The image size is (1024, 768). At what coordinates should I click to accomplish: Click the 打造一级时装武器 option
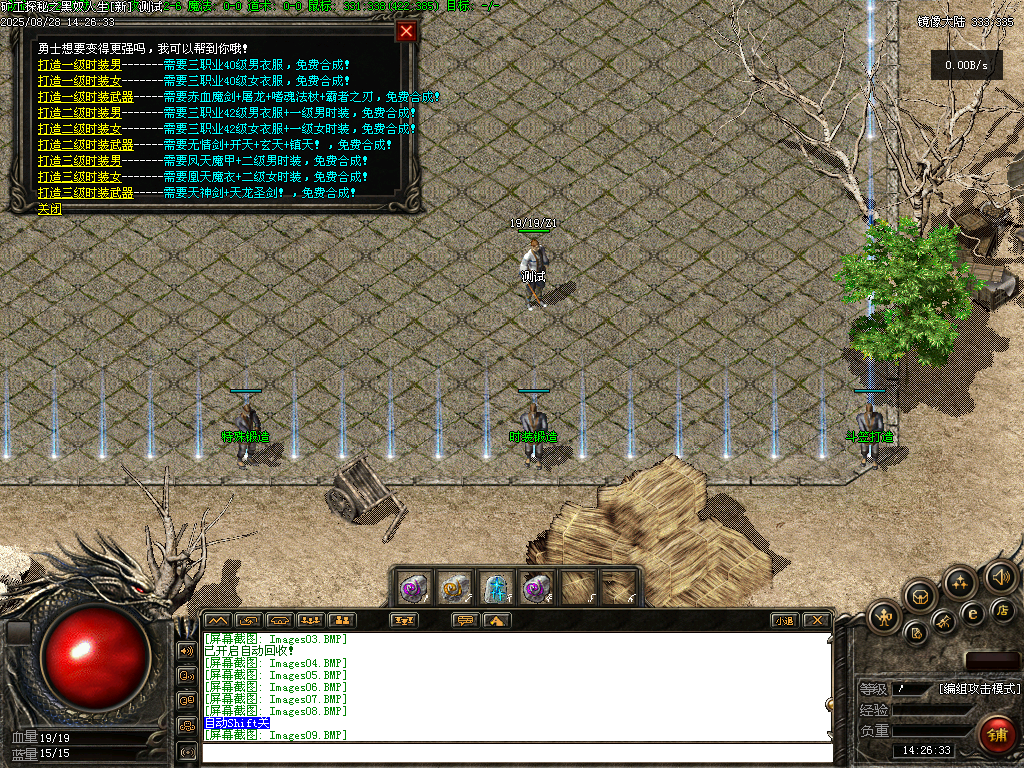[85, 96]
